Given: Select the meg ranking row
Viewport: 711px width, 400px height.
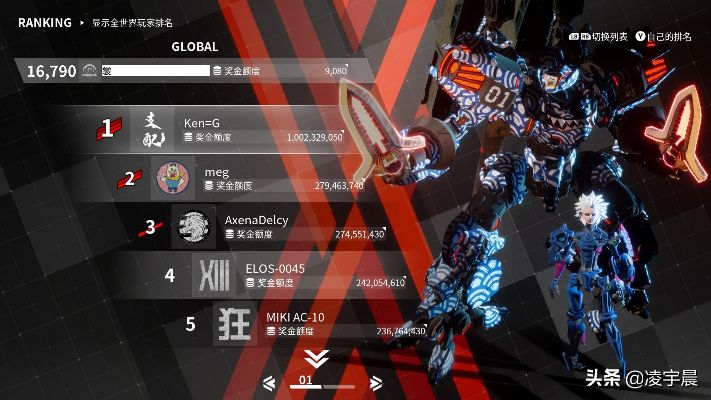Looking at the screenshot, I should point(262,178).
